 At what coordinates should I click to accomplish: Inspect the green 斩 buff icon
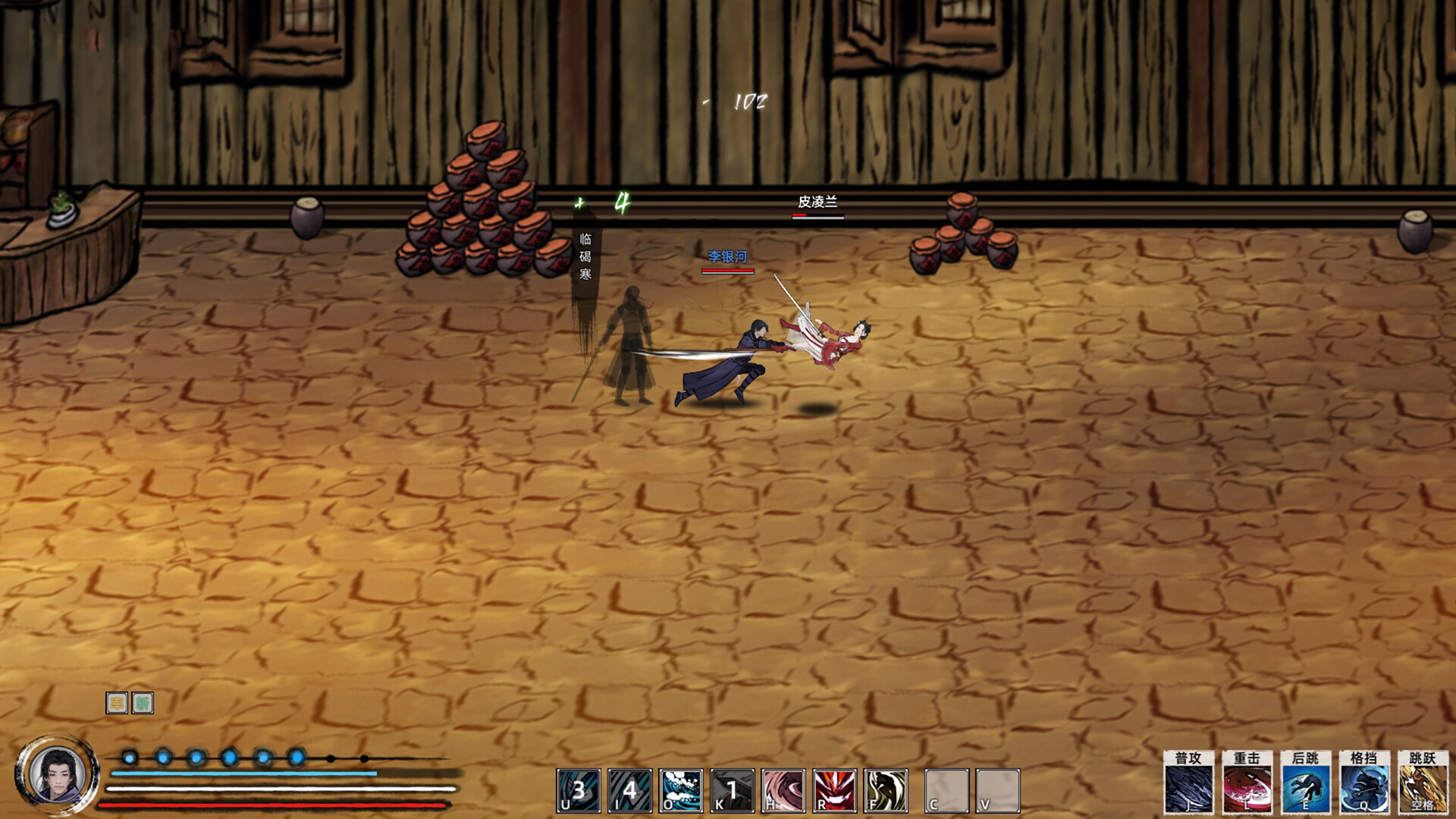[x=143, y=703]
